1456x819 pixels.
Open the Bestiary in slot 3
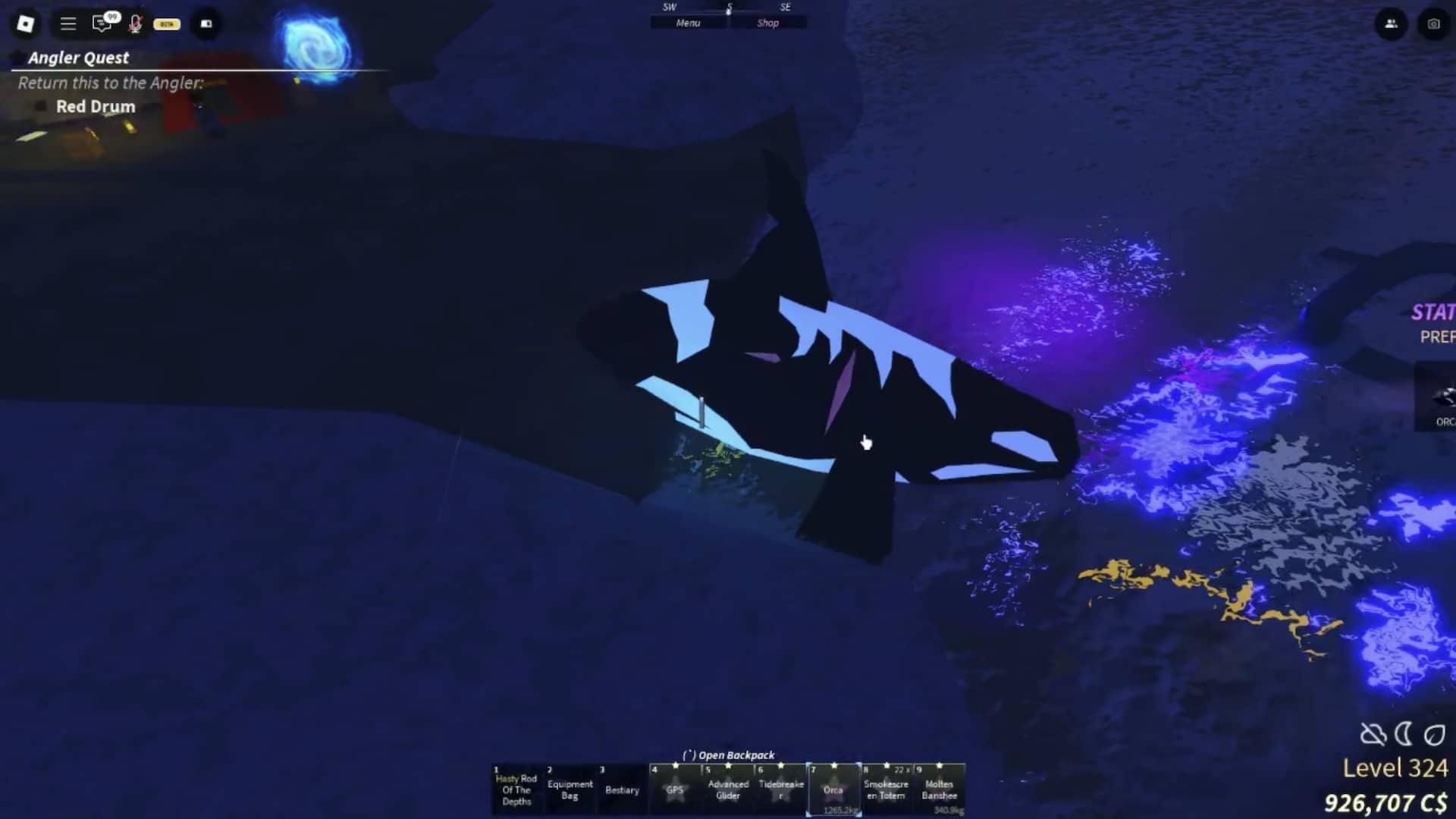point(623,789)
